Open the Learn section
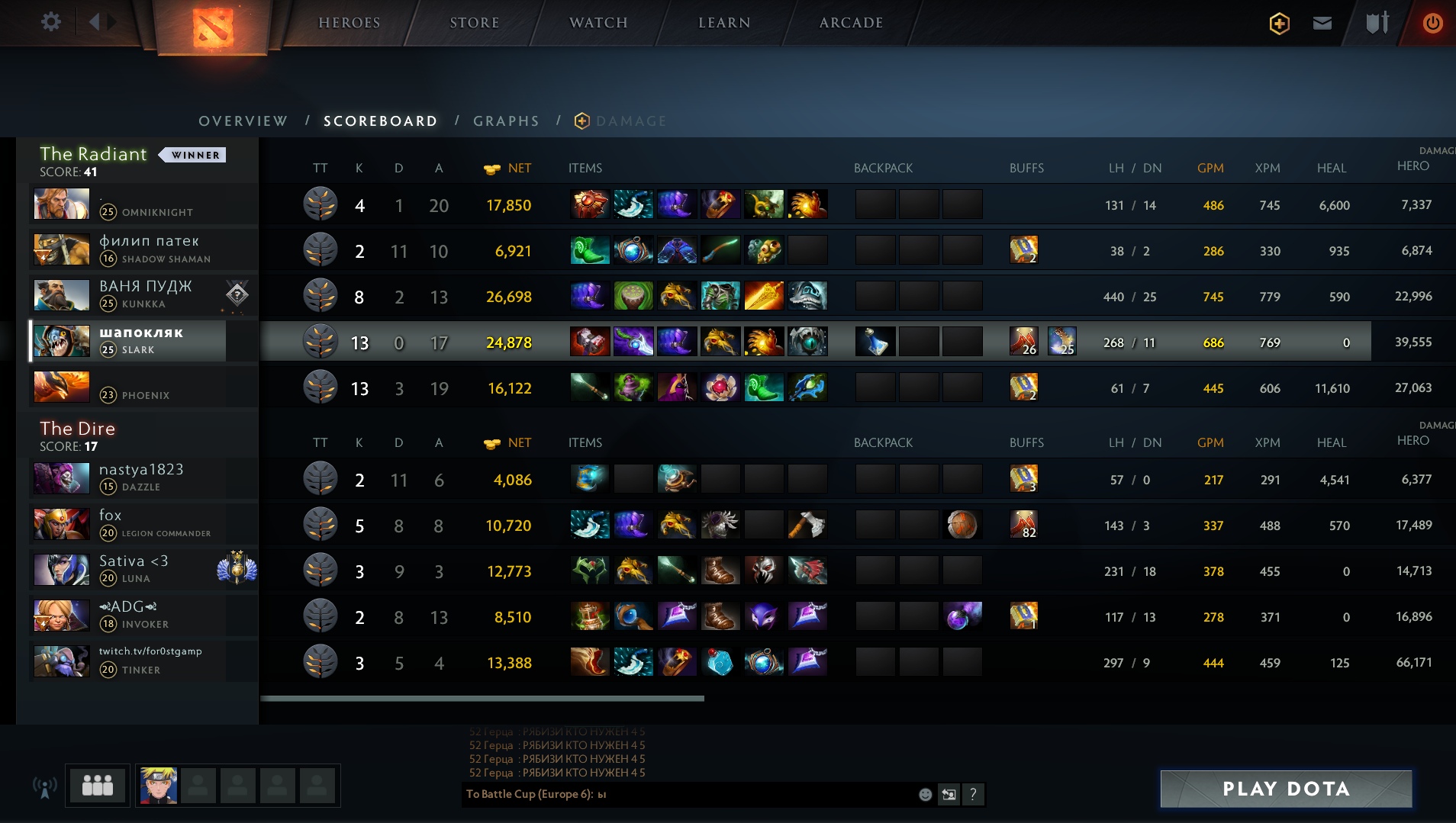This screenshot has height=823, width=1456. (724, 23)
